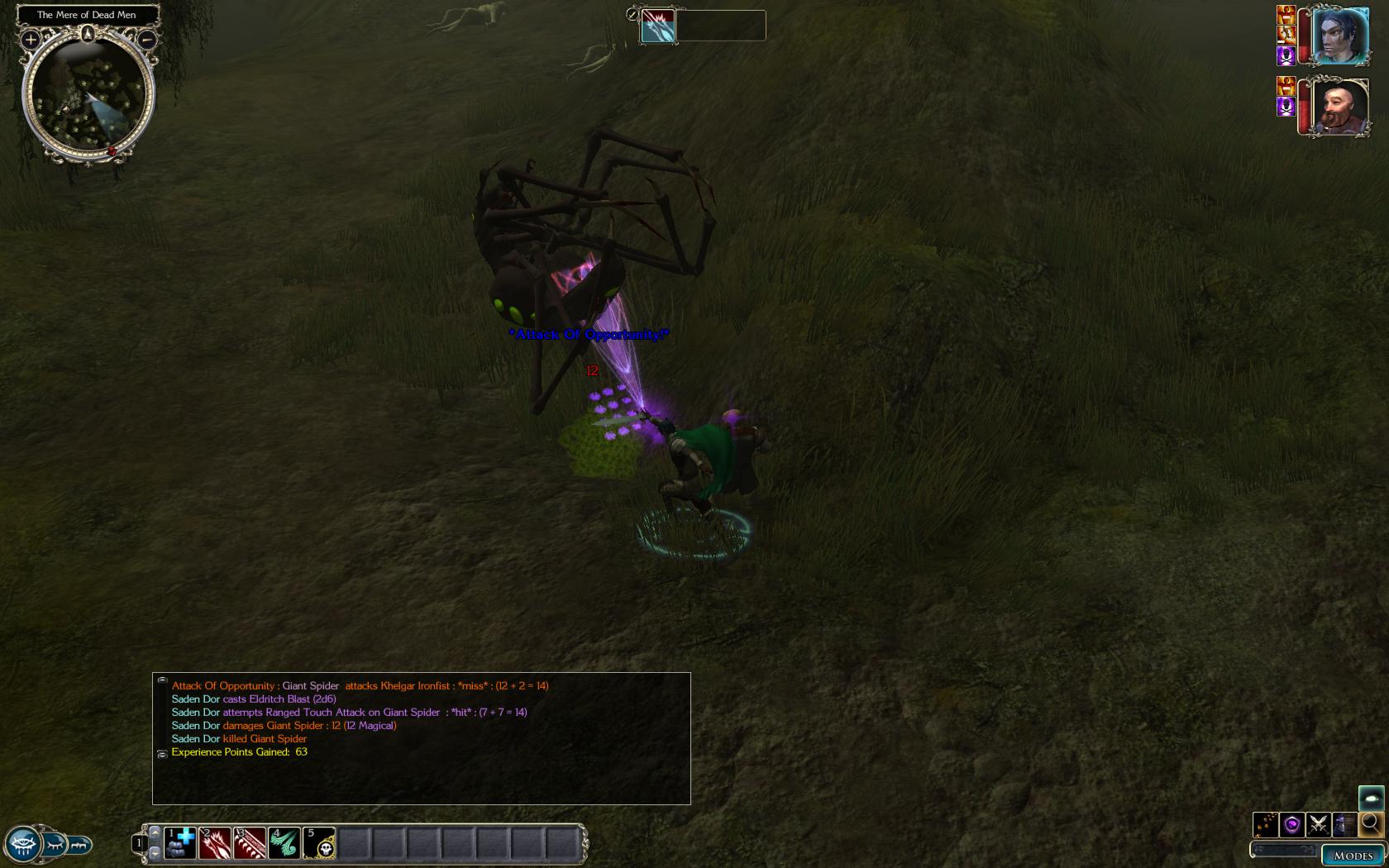This screenshot has width=1389, height=868.
Task: Select Saden Dor's character portrait
Action: point(1339,36)
